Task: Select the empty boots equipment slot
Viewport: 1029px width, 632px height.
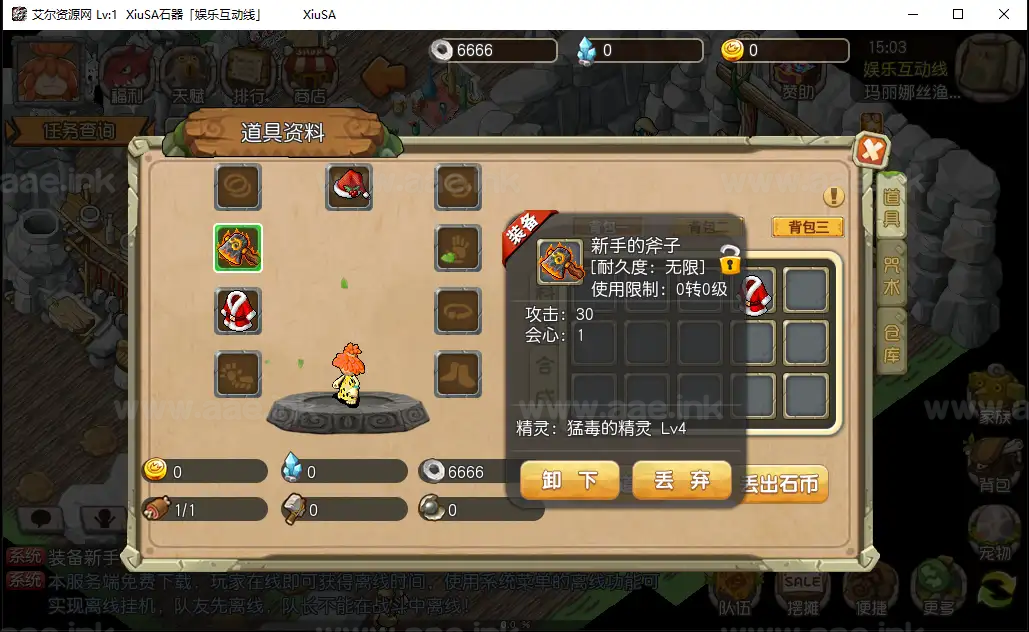Action: coord(458,374)
